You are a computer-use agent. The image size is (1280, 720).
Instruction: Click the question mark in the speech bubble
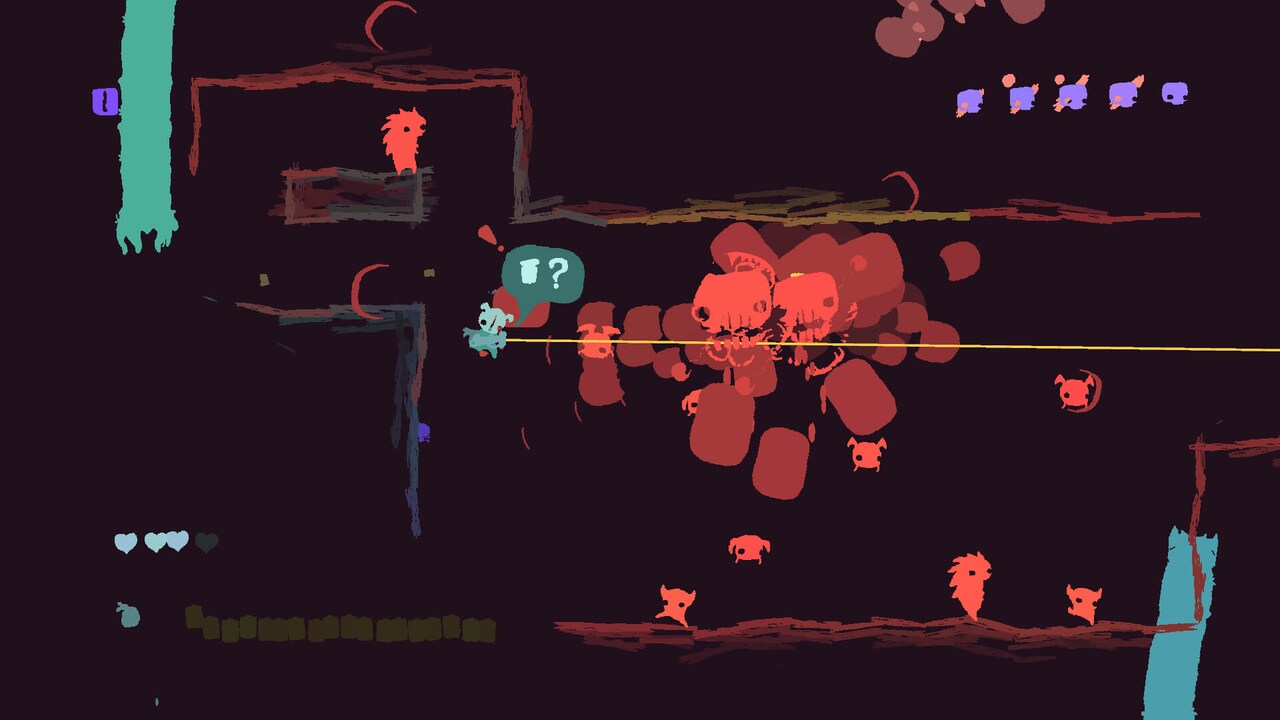(557, 270)
